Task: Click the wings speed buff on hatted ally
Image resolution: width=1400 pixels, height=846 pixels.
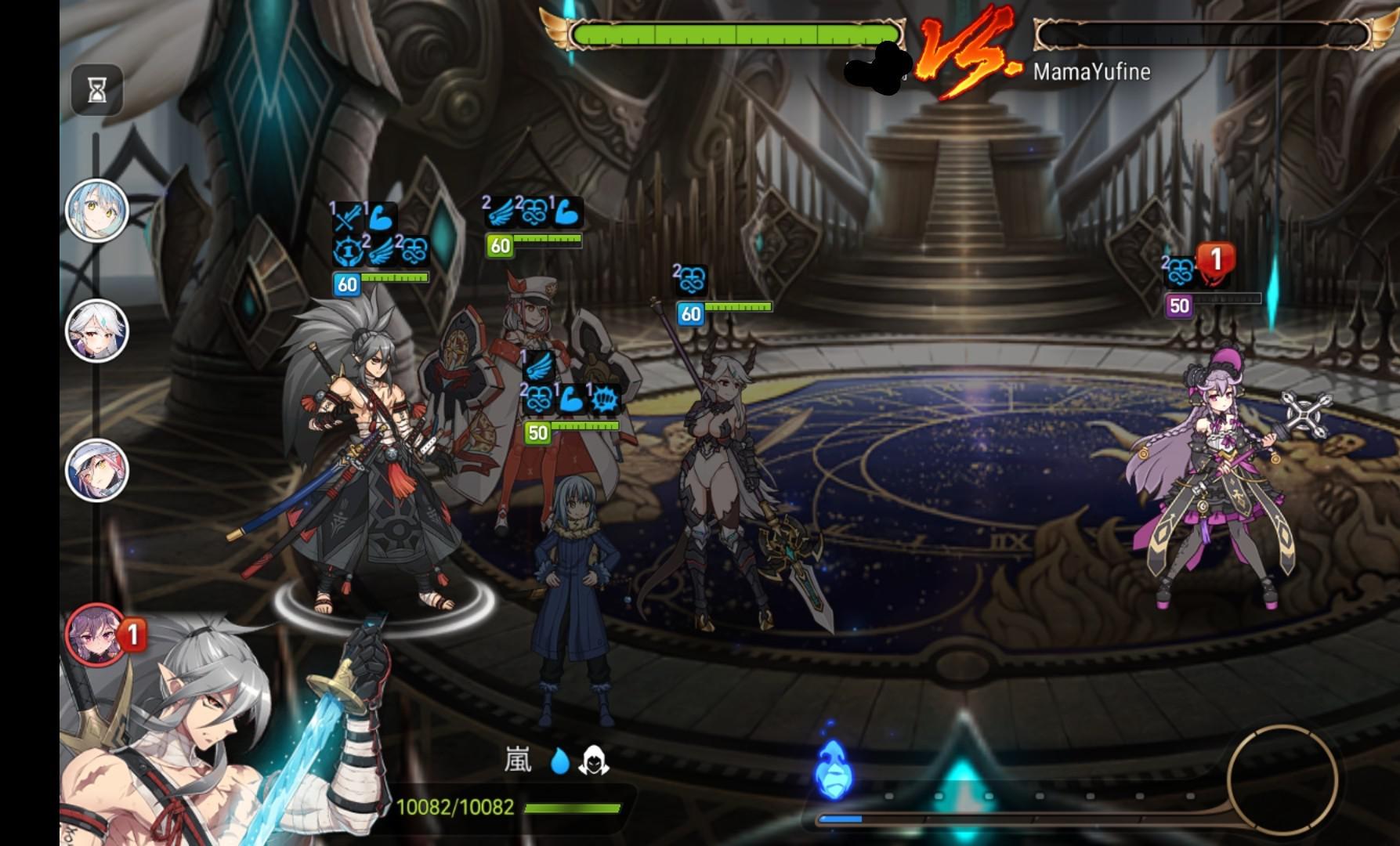Action: coord(502,210)
